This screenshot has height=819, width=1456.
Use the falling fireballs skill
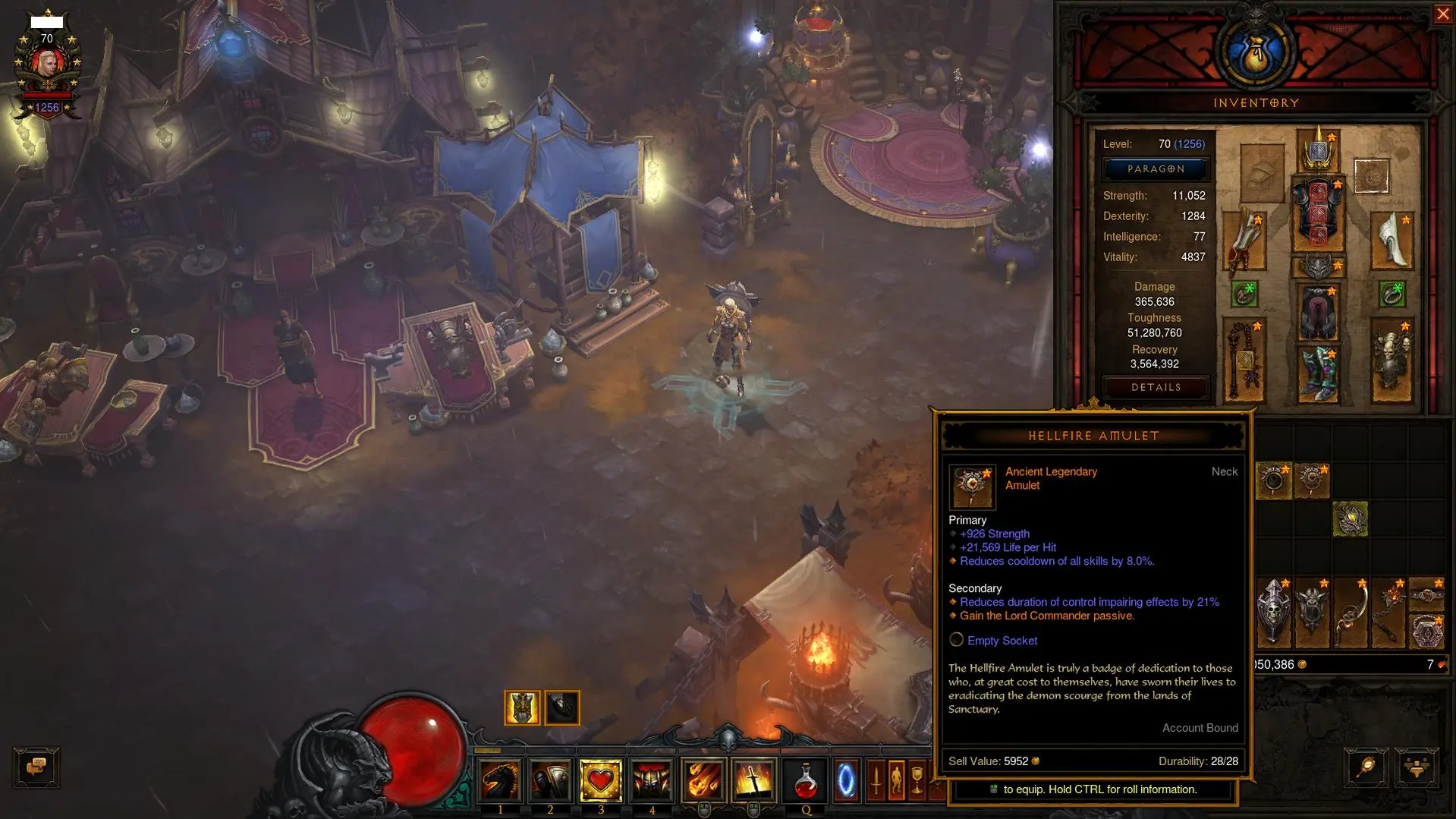(x=703, y=780)
